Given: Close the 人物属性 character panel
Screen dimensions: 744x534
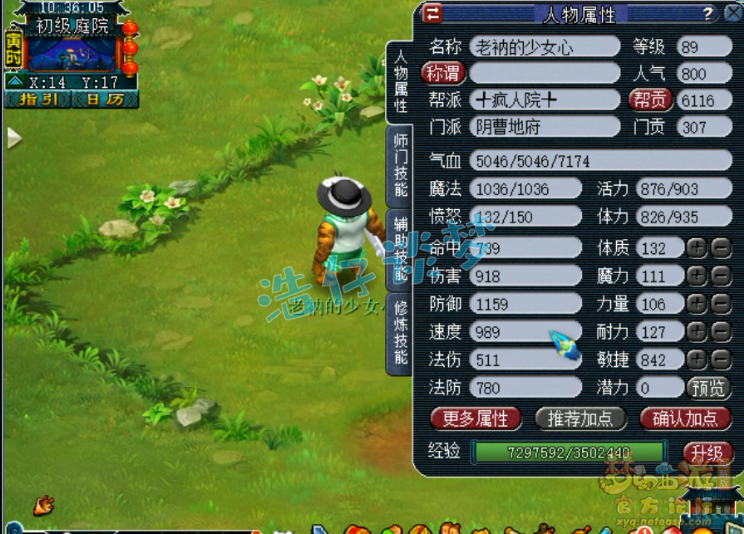Looking at the screenshot, I should click(x=733, y=13).
